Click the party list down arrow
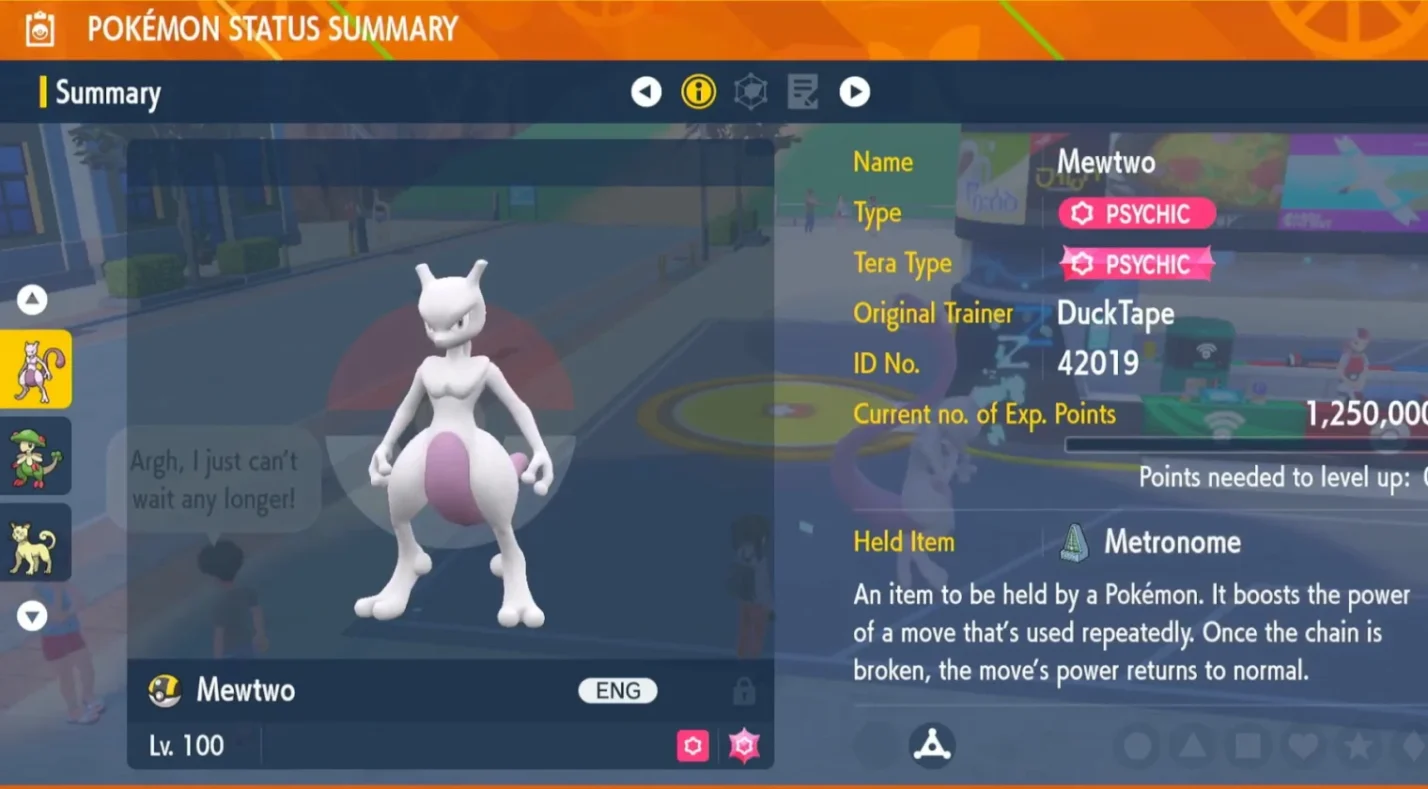The width and height of the screenshot is (1428, 789). coord(32,616)
